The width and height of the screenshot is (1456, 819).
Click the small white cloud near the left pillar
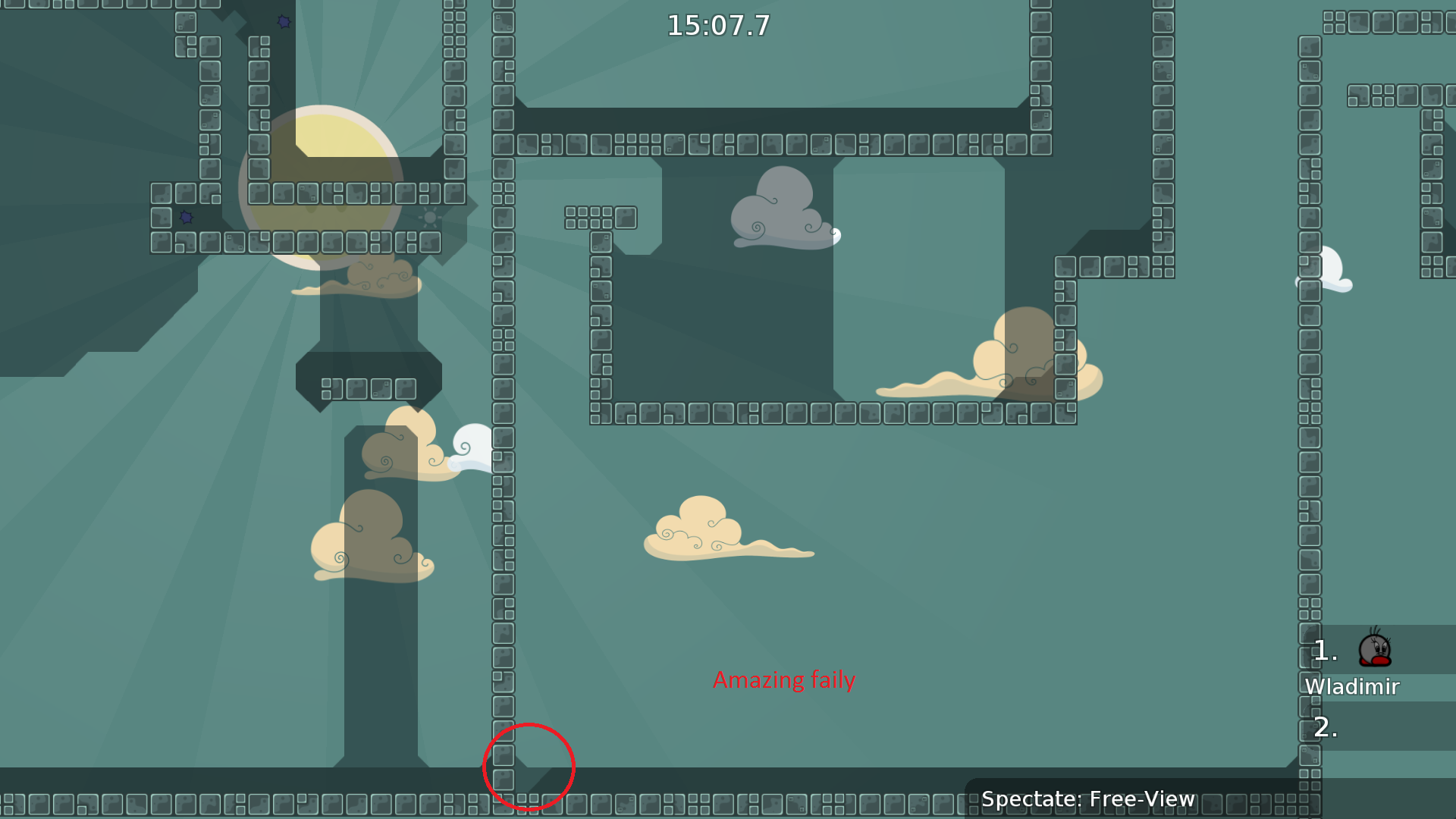(472, 447)
